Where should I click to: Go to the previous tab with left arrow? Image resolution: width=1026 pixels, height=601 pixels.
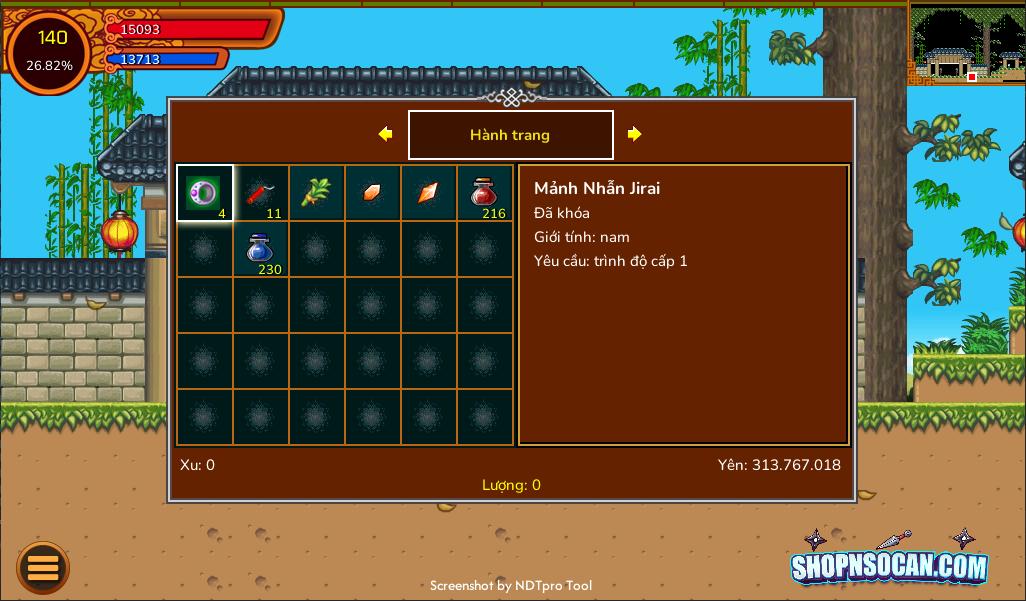click(x=385, y=134)
